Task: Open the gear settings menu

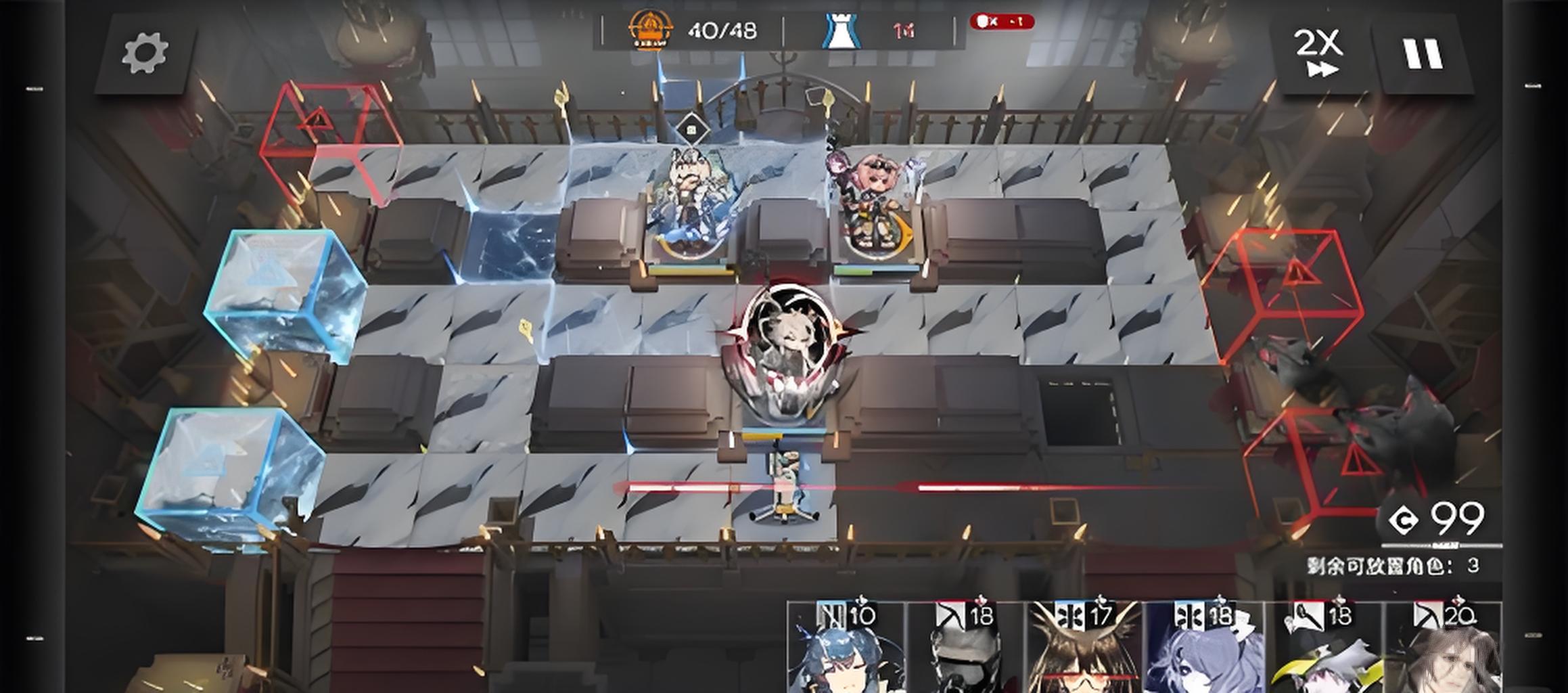Action: 145,53
